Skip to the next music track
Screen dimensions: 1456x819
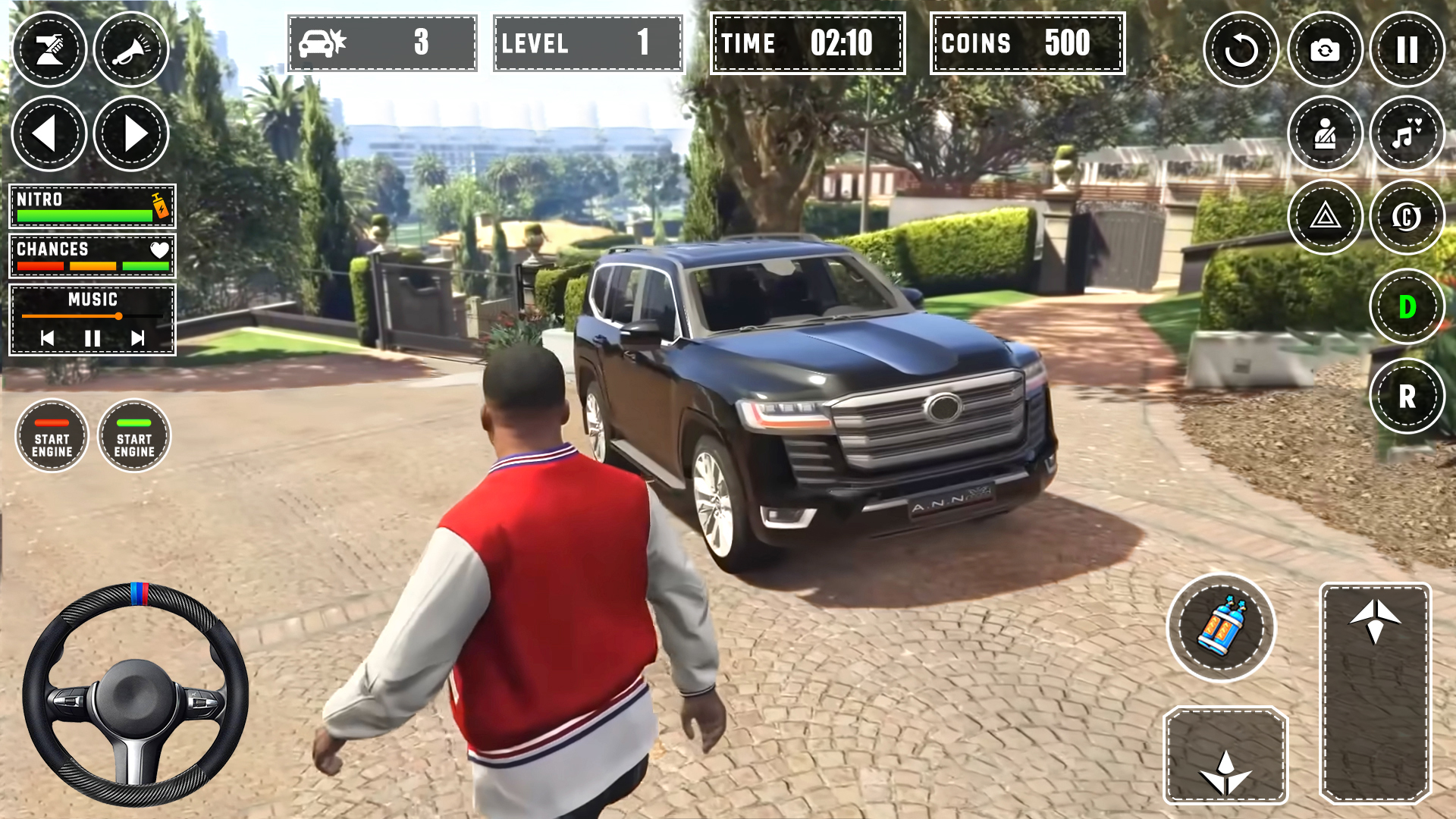137,338
